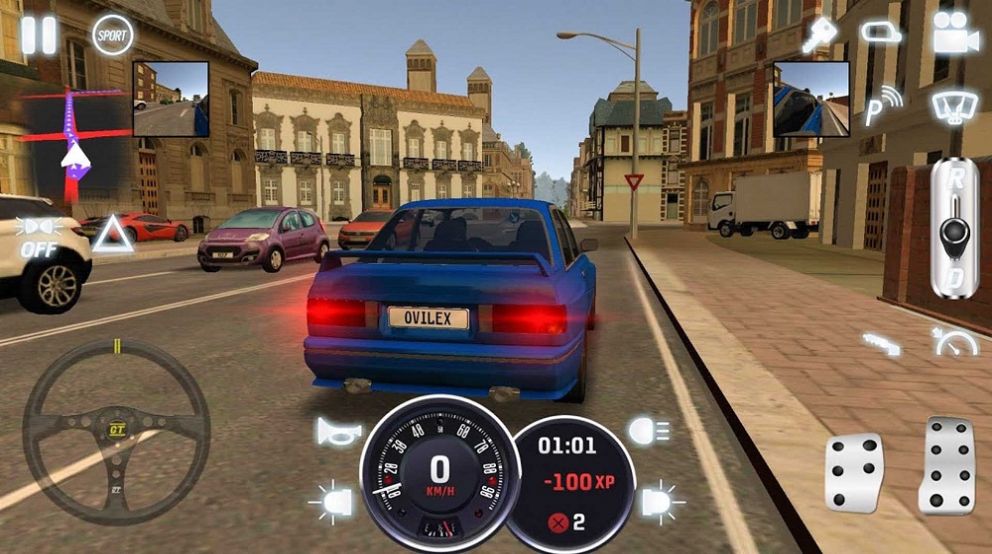Toggle the speed limiter gauge icon

[954, 342]
